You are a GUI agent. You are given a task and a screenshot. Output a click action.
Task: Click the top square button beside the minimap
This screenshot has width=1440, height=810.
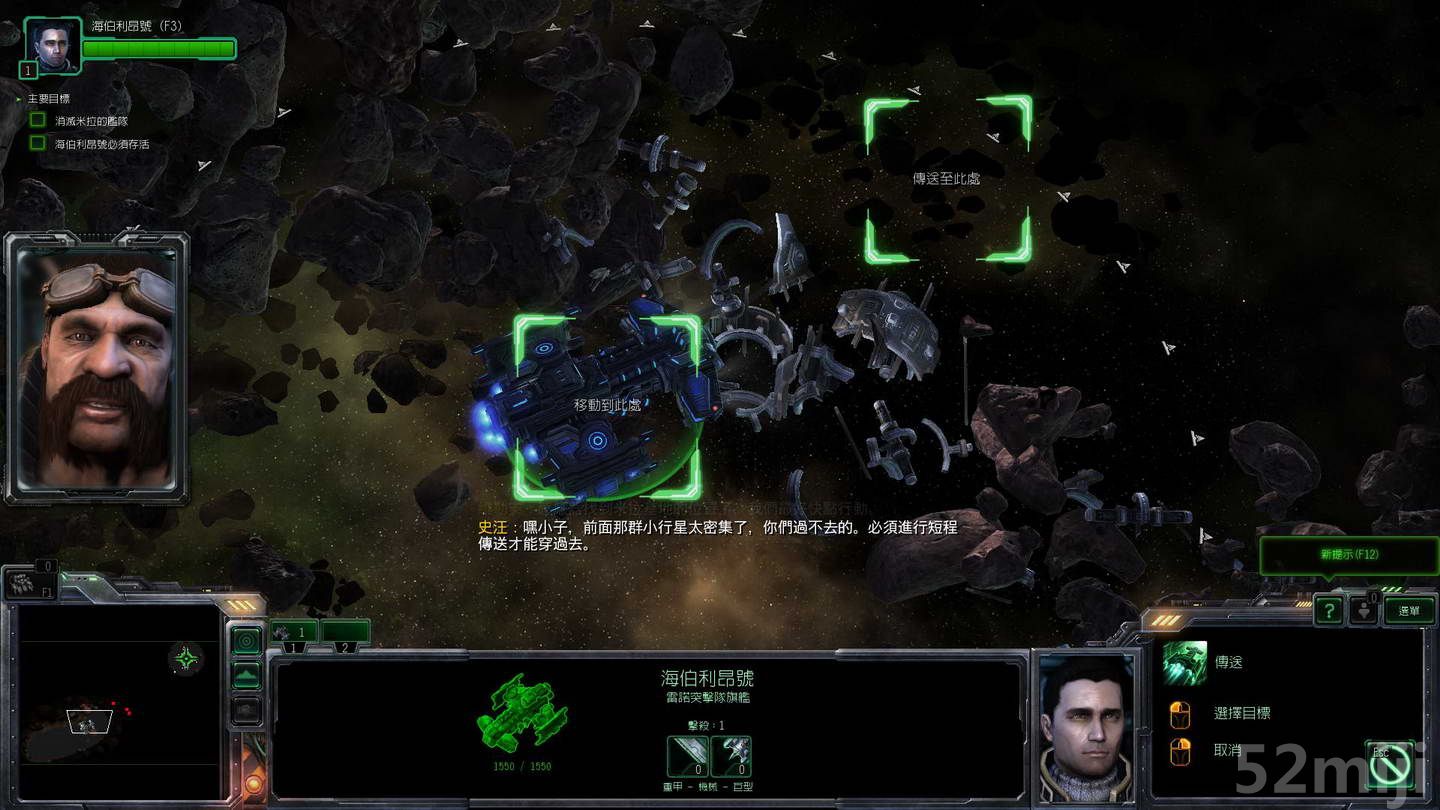tap(246, 639)
